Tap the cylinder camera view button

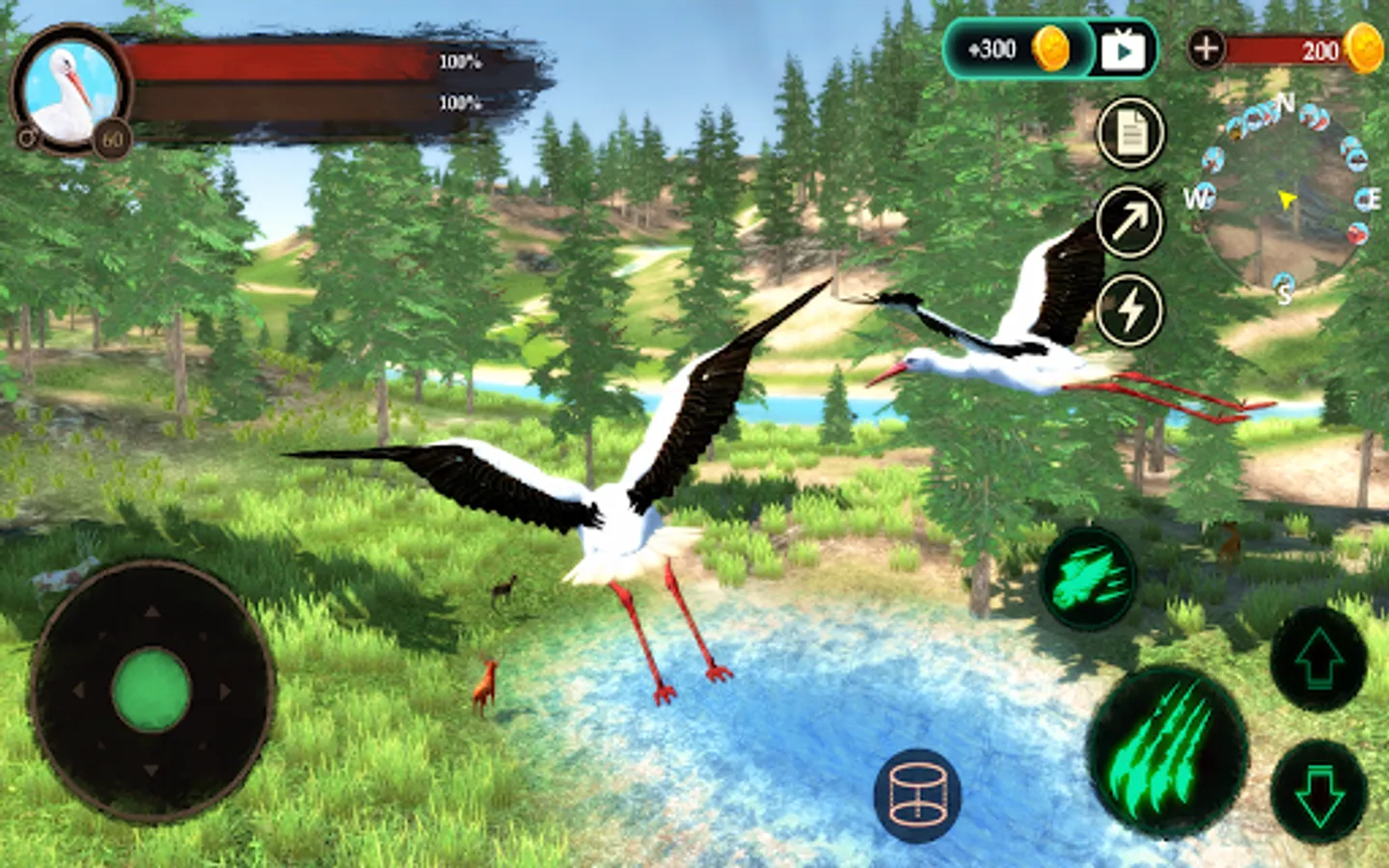[x=917, y=796]
